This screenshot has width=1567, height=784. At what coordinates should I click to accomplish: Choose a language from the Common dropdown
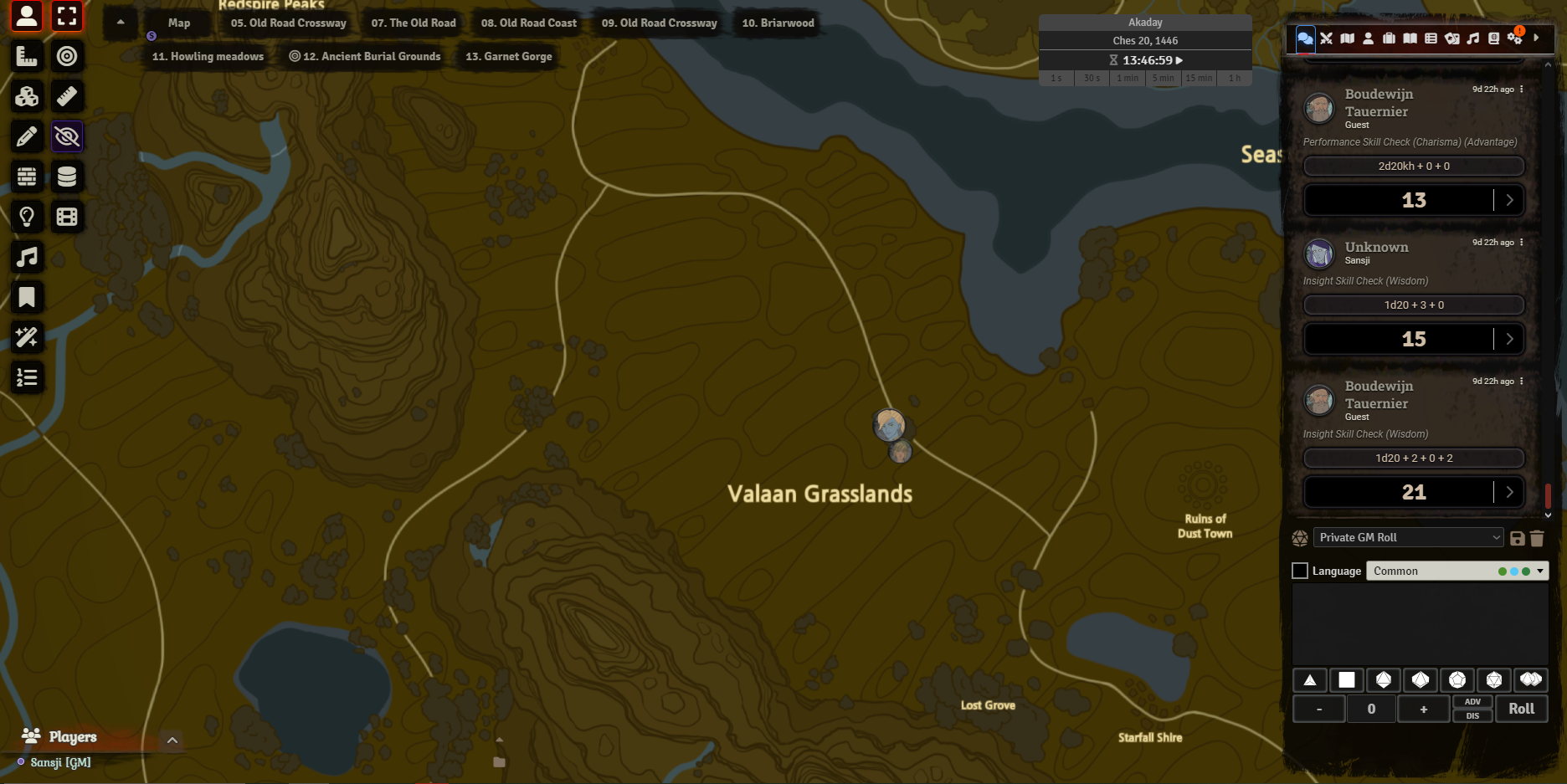click(x=1457, y=571)
